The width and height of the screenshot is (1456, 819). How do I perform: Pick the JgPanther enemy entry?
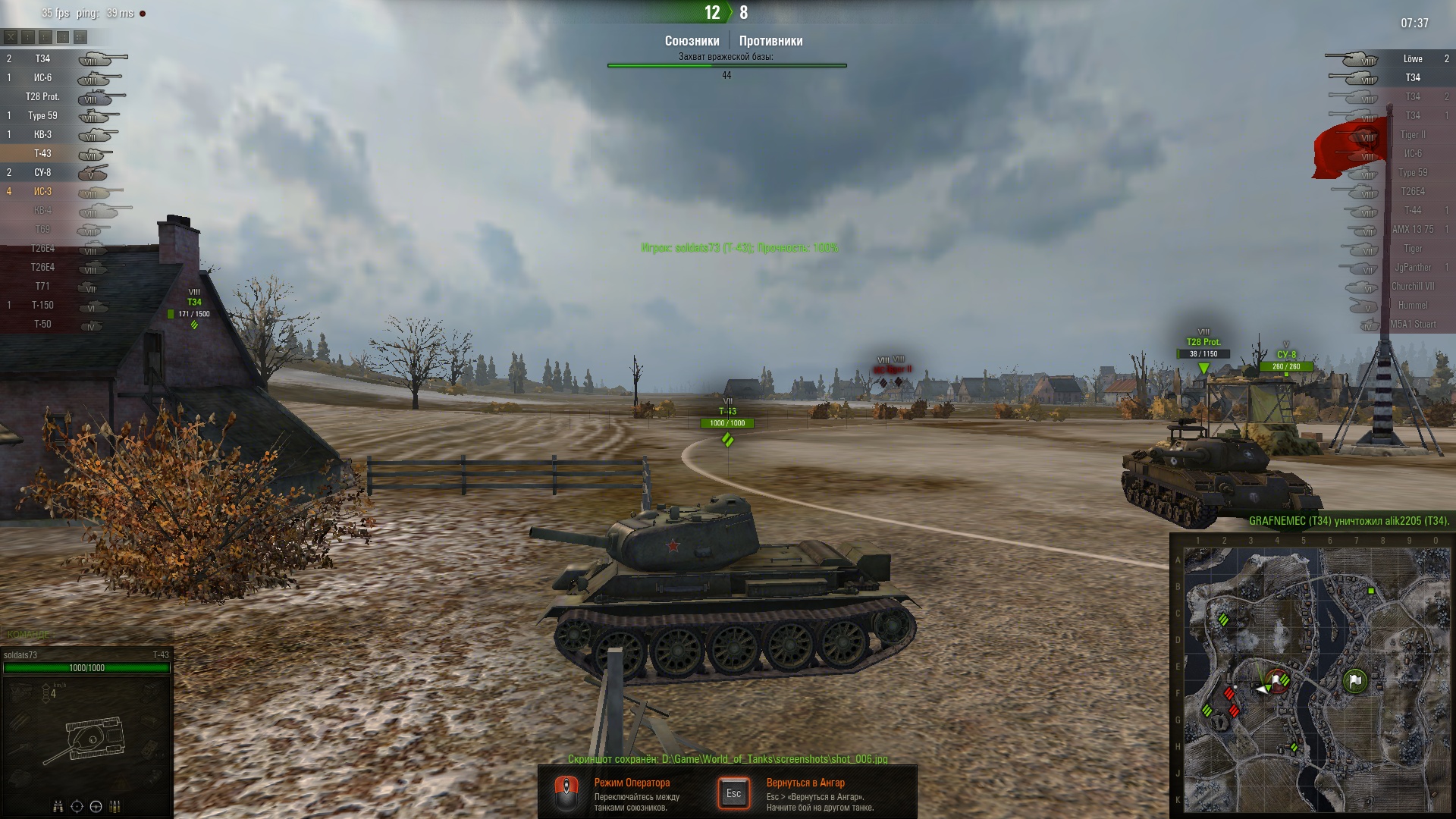point(1412,268)
